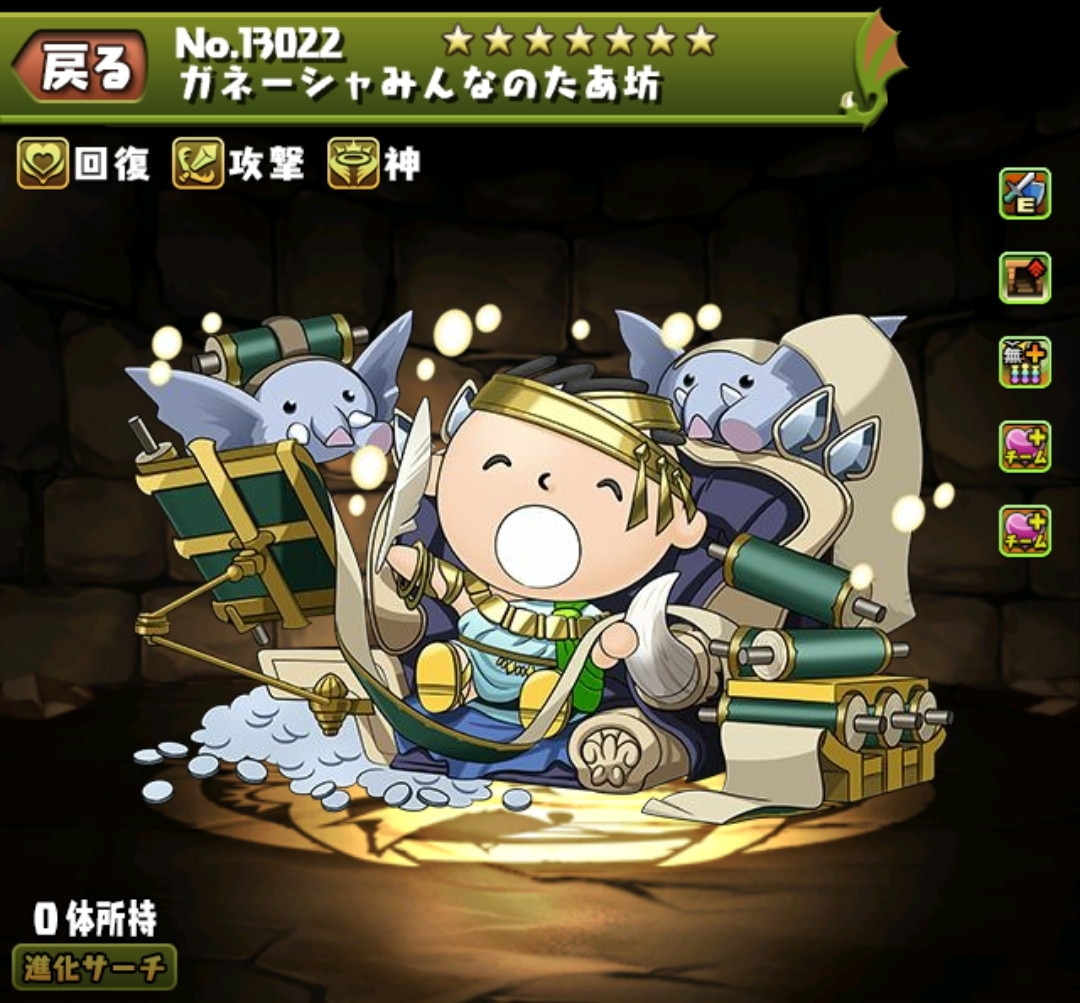Tap the sword and shield awakening icon

[1024, 194]
